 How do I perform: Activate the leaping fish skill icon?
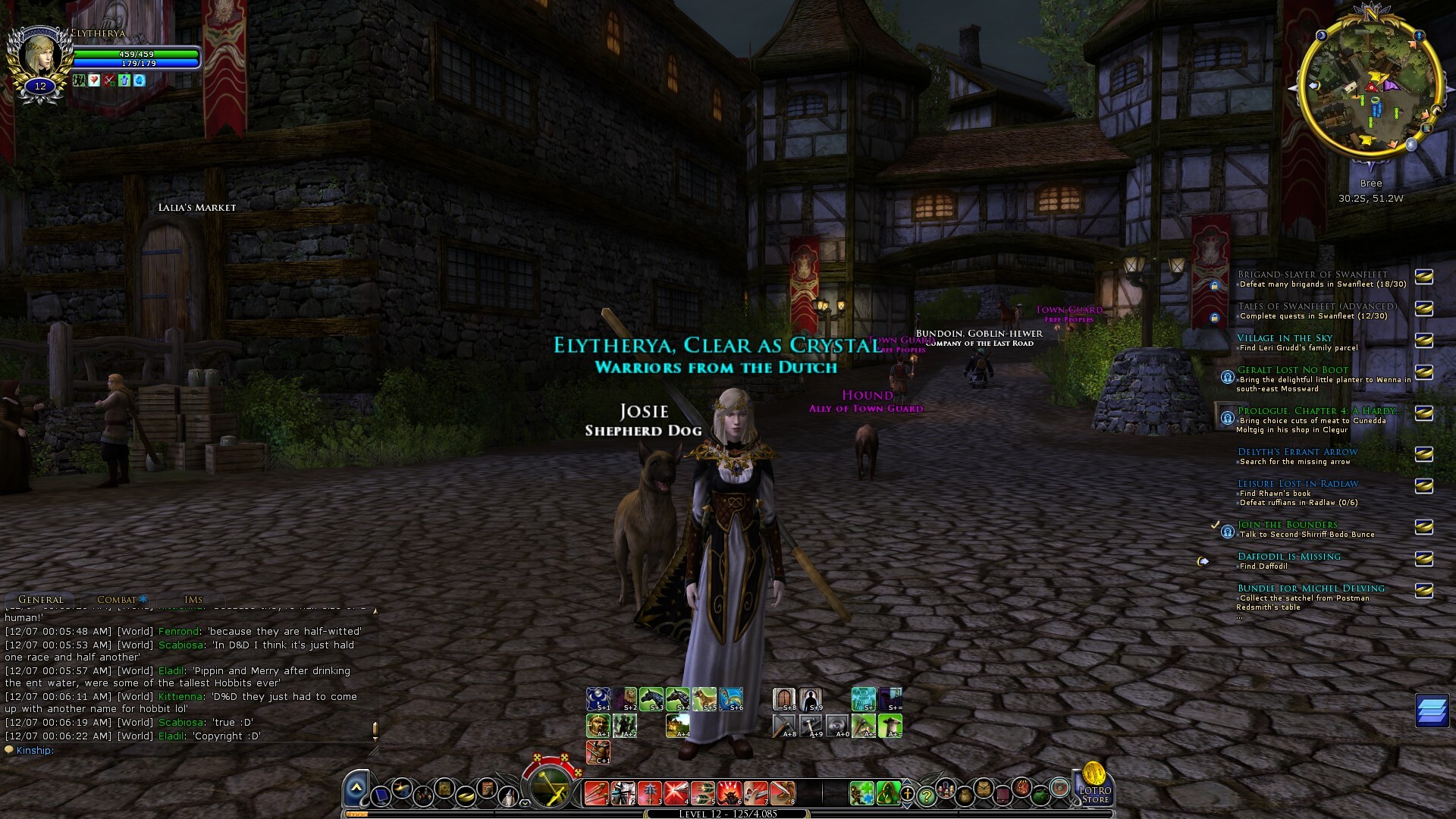point(731,699)
